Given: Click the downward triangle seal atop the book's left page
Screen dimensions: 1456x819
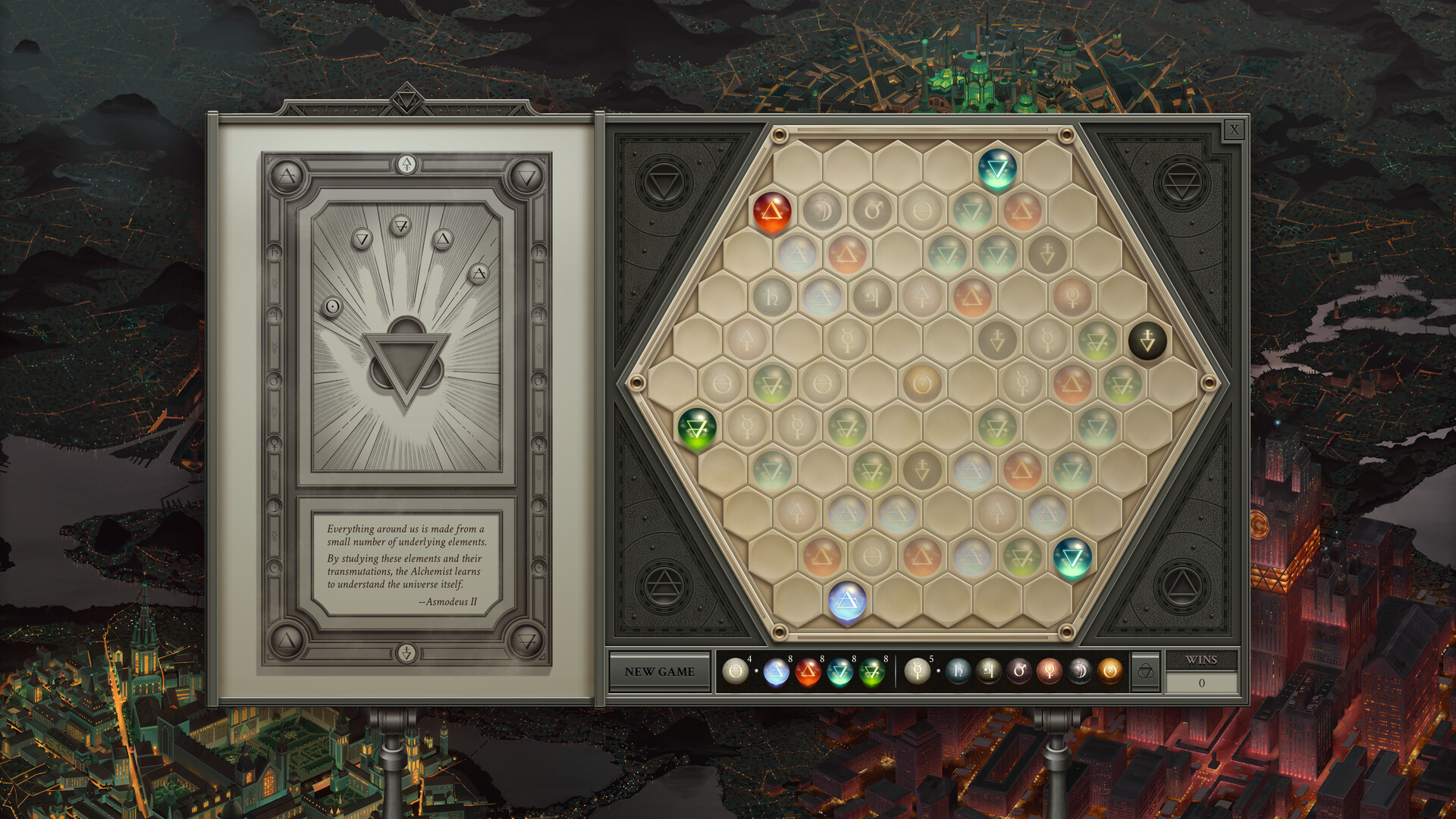Looking at the screenshot, I should (526, 176).
